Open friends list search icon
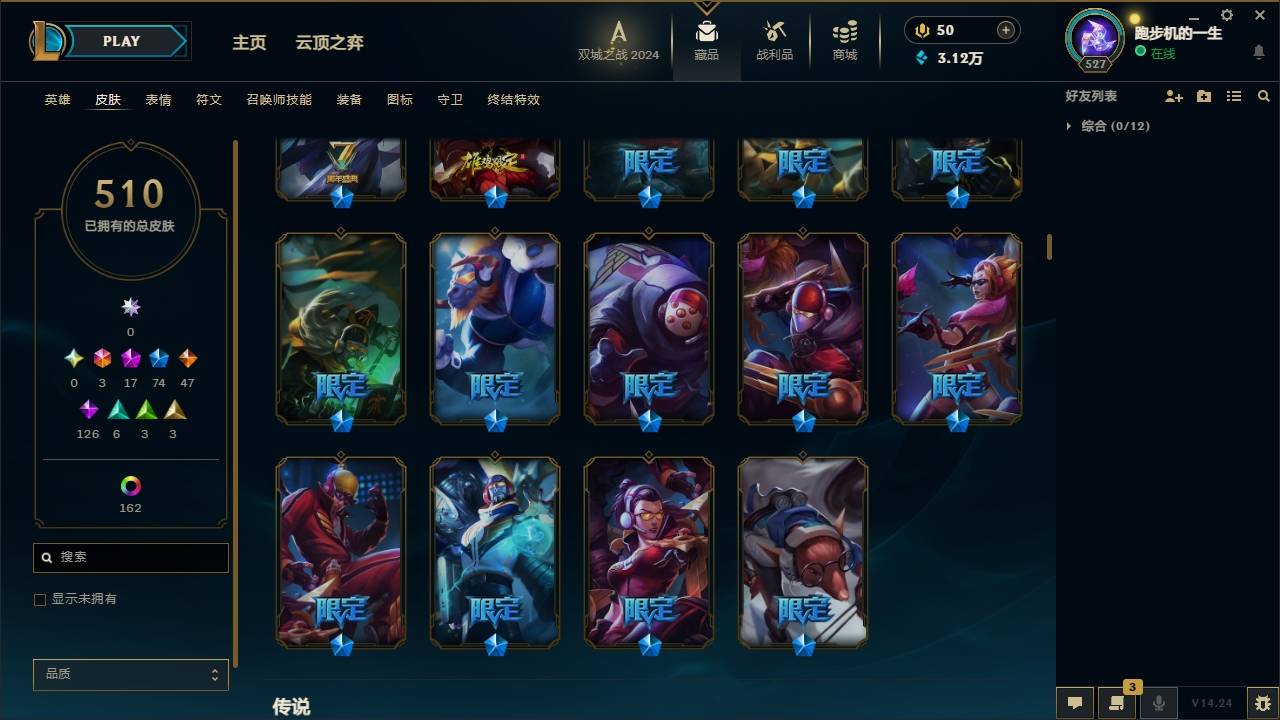This screenshot has width=1280, height=720. tap(1264, 96)
